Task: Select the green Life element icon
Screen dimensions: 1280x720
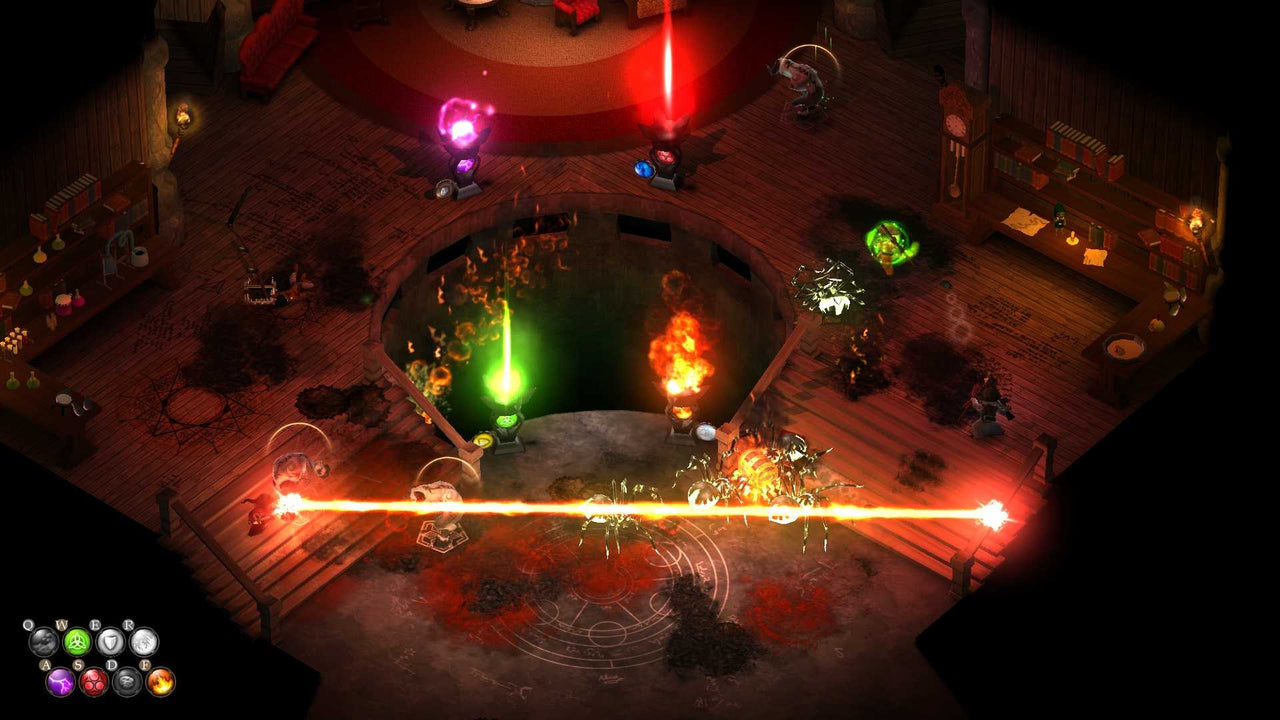Action: tap(77, 642)
